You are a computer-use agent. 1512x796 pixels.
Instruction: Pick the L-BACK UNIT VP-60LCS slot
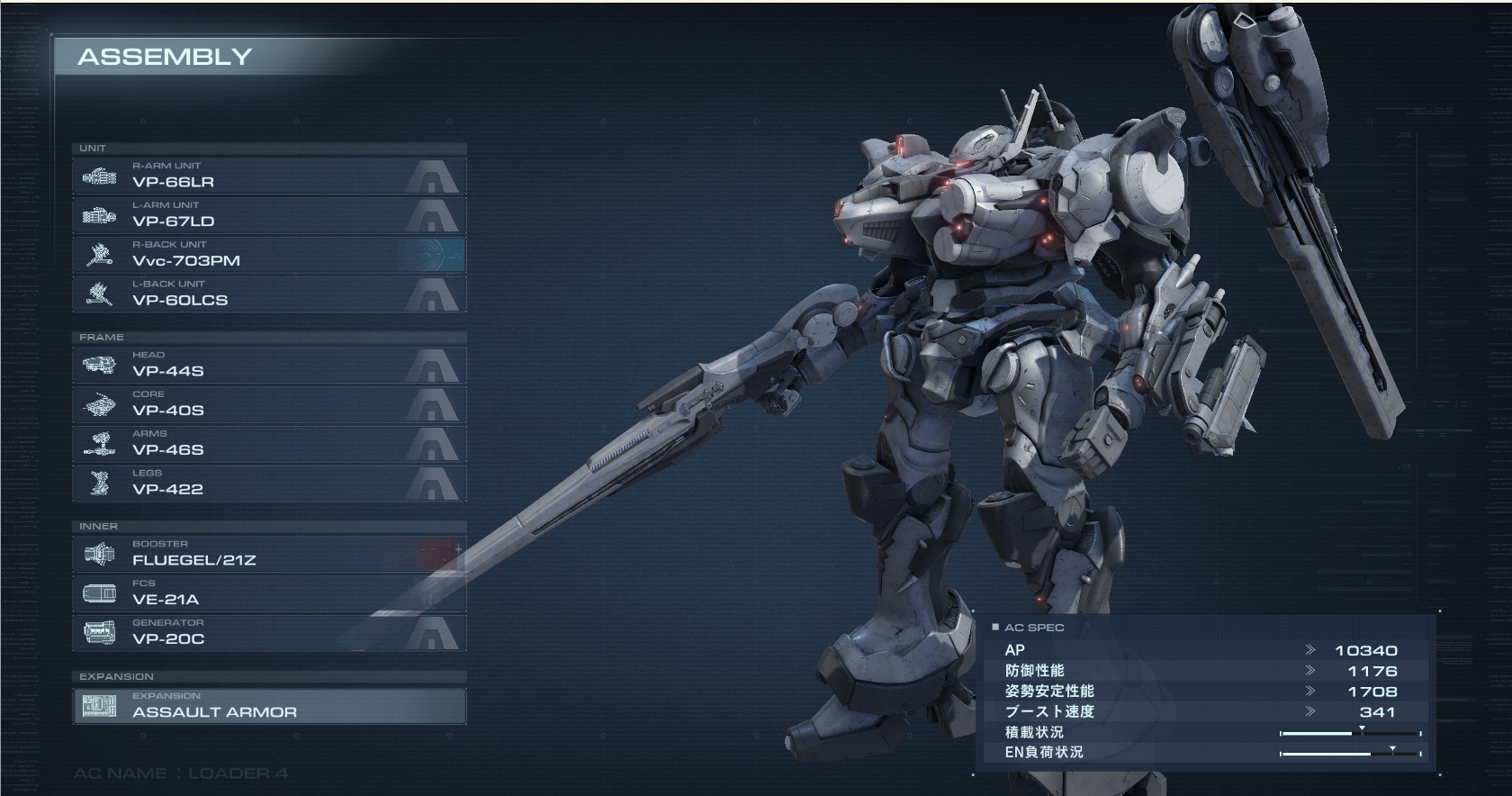[x=268, y=295]
